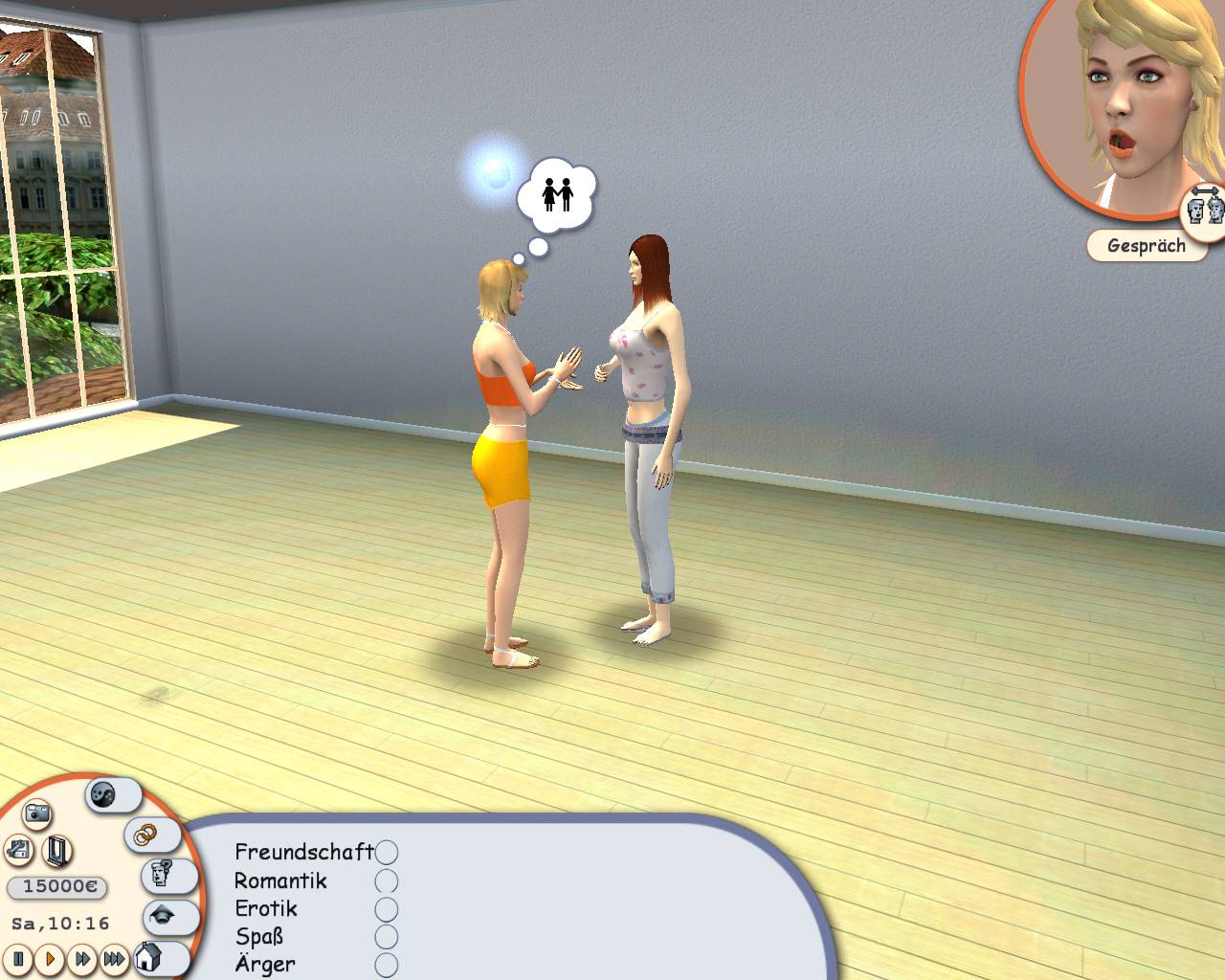Click the two-figures relationship icon beside the portrait
1225x980 pixels.
point(1204,206)
